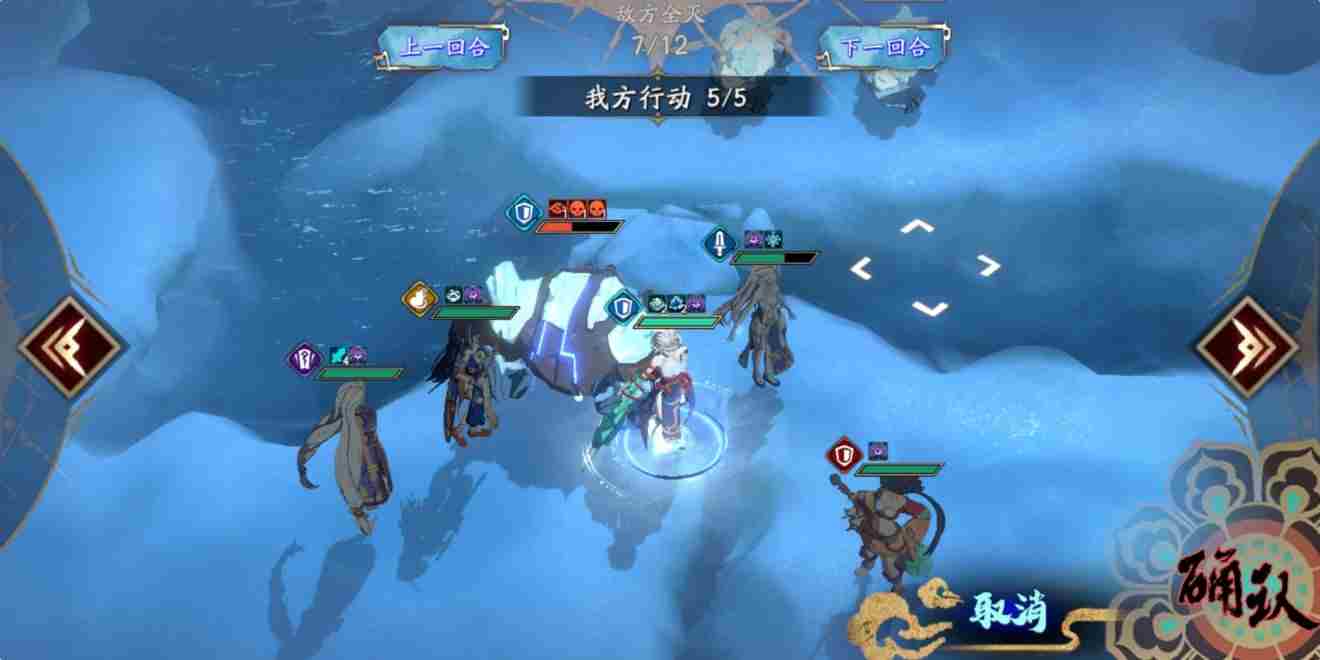Select the up direction arrow
The height and width of the screenshot is (660, 1320).
click(x=916, y=227)
